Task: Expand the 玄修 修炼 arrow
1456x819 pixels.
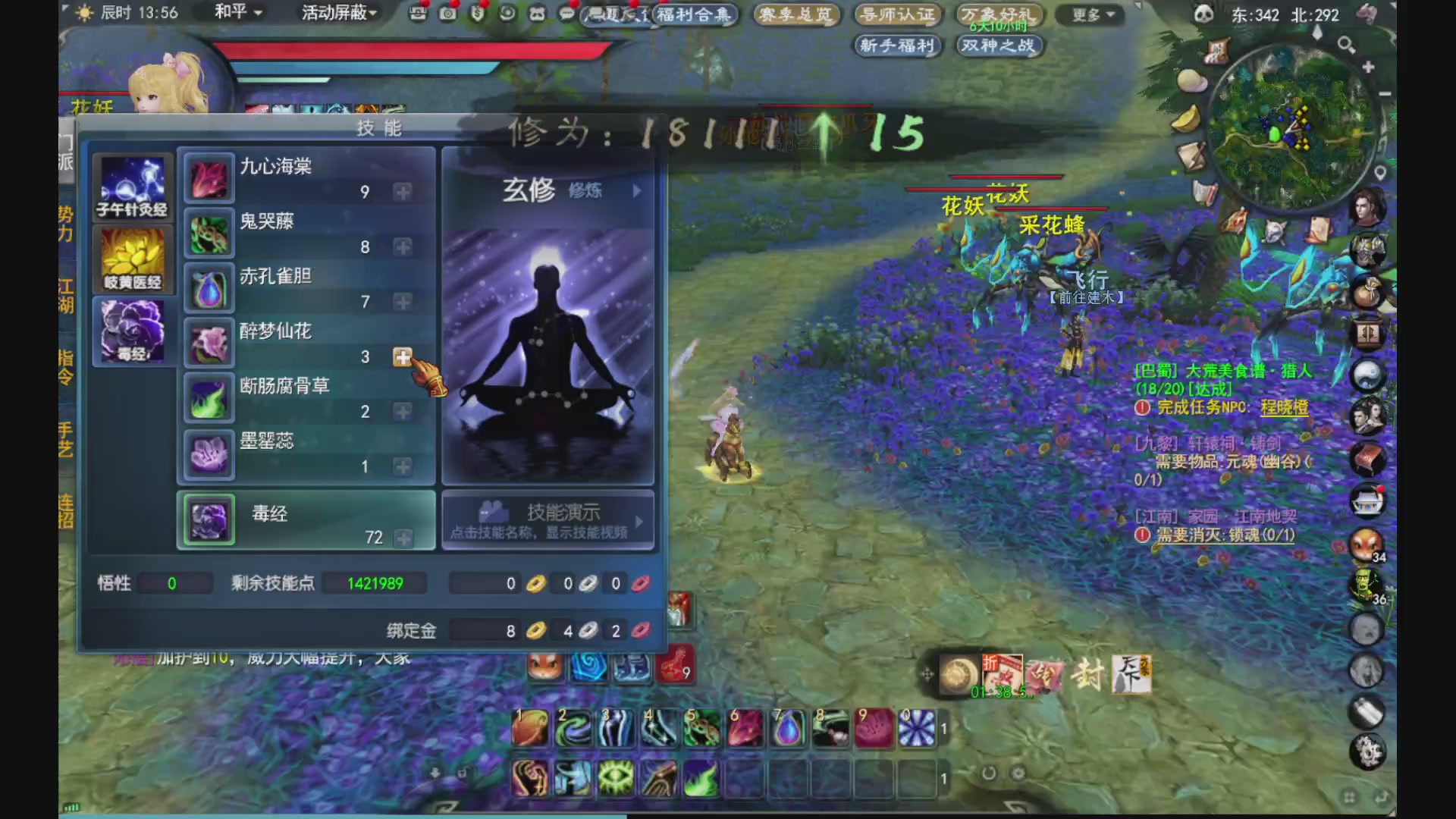Action: (637, 191)
